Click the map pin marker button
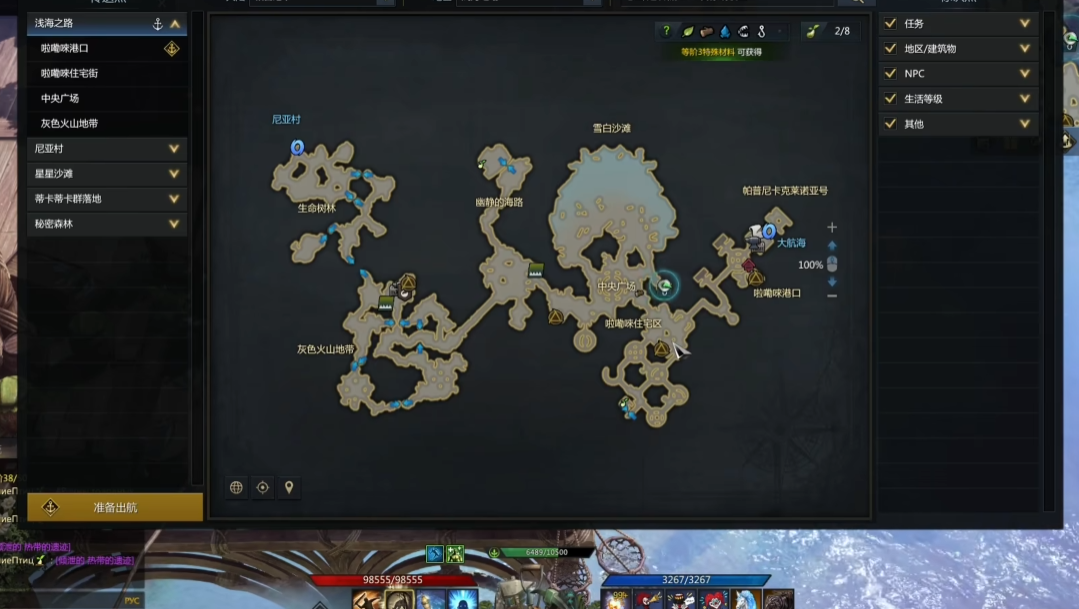Screen dimensions: 1079x609 pos(289,488)
